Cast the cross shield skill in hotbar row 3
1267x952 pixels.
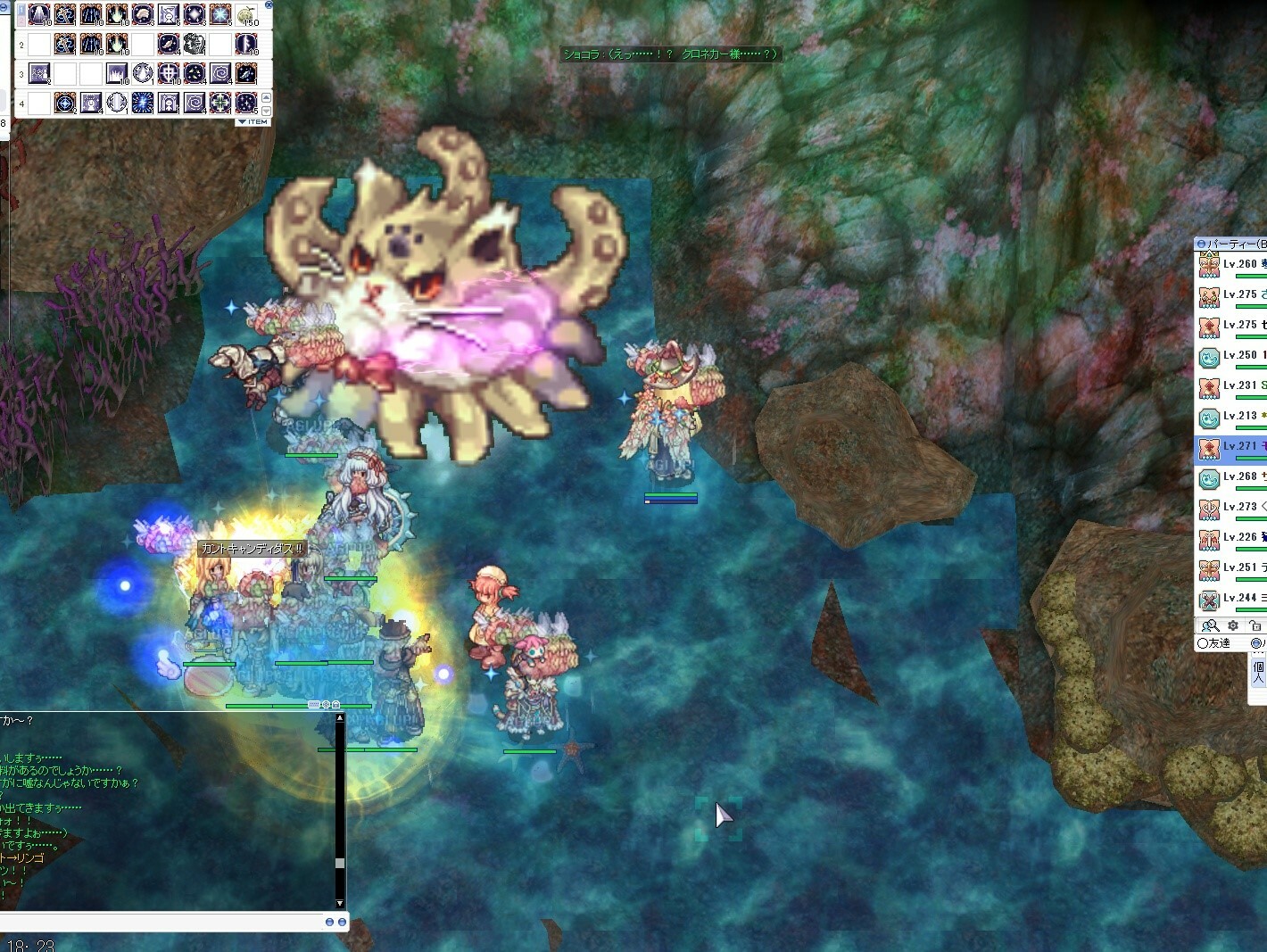point(169,73)
